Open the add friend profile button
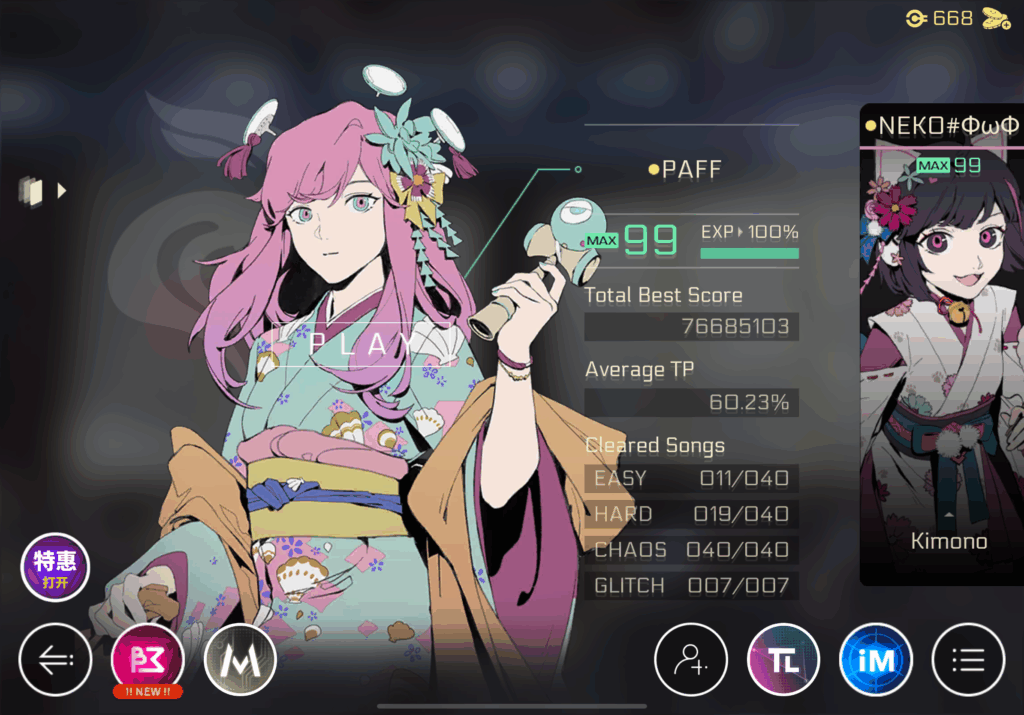 691,660
